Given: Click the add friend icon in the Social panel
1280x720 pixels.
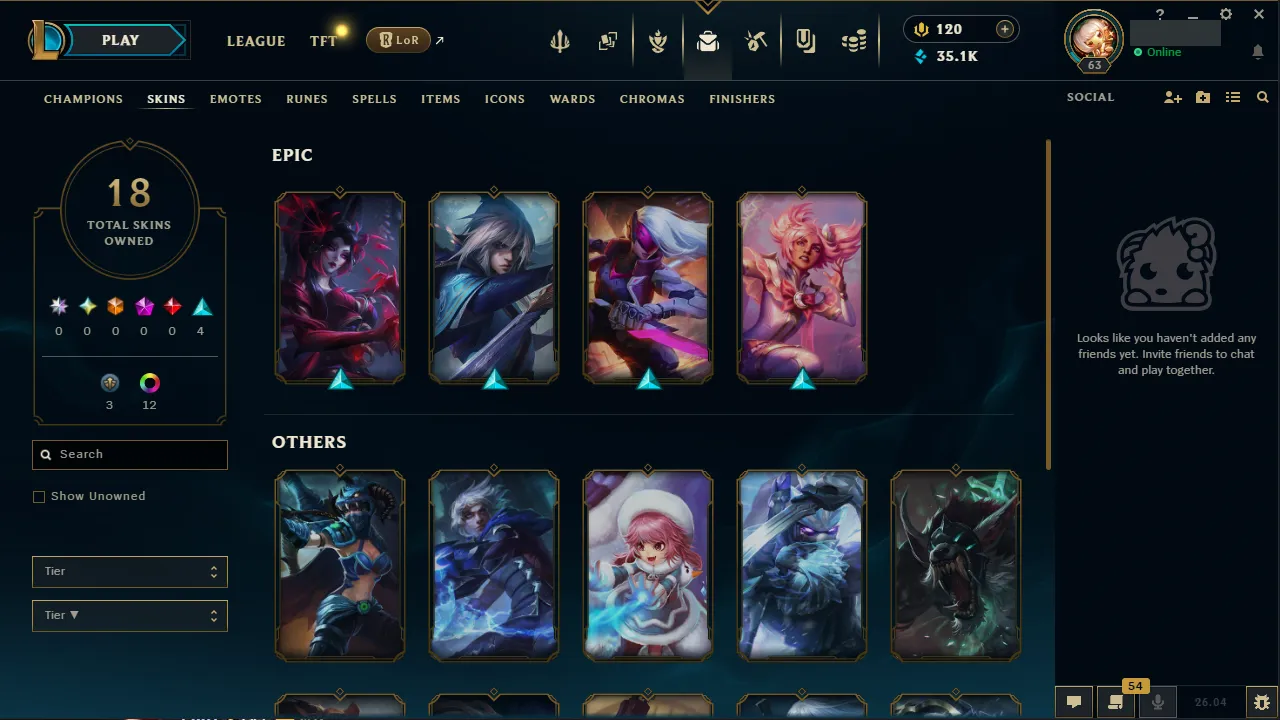Looking at the screenshot, I should (x=1172, y=97).
